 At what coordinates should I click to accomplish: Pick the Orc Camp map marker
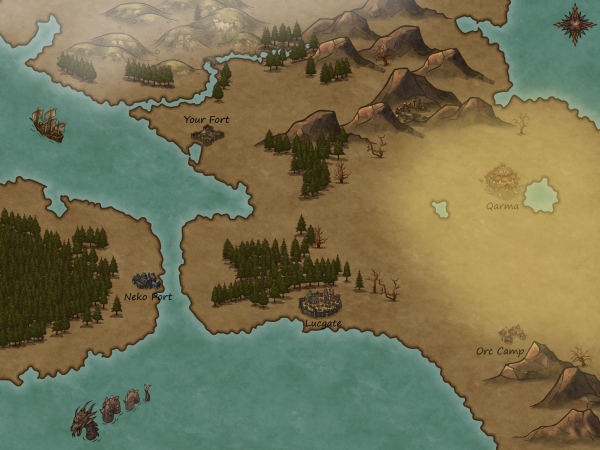[512, 334]
